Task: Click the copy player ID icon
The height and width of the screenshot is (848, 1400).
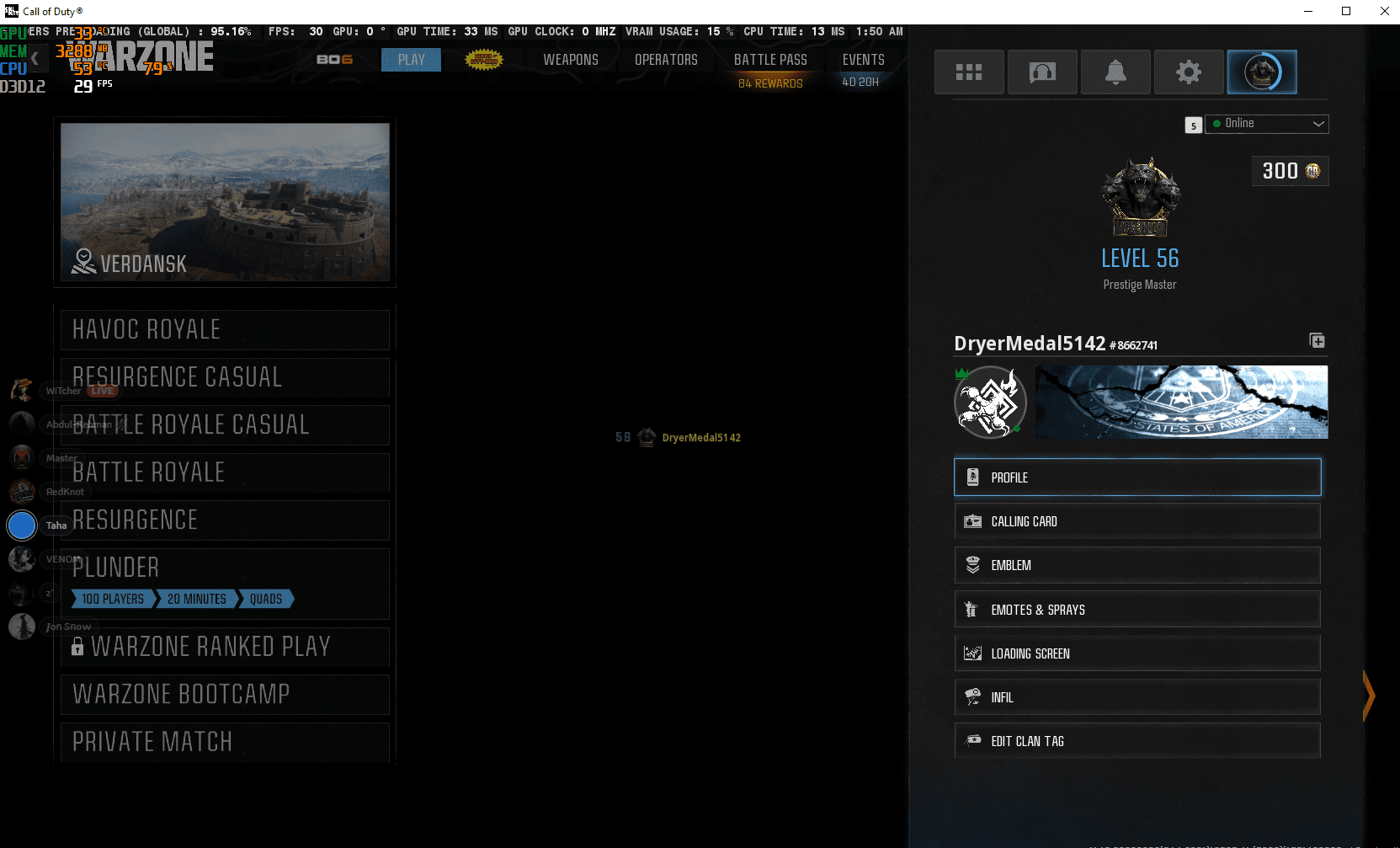Action: [1317, 340]
